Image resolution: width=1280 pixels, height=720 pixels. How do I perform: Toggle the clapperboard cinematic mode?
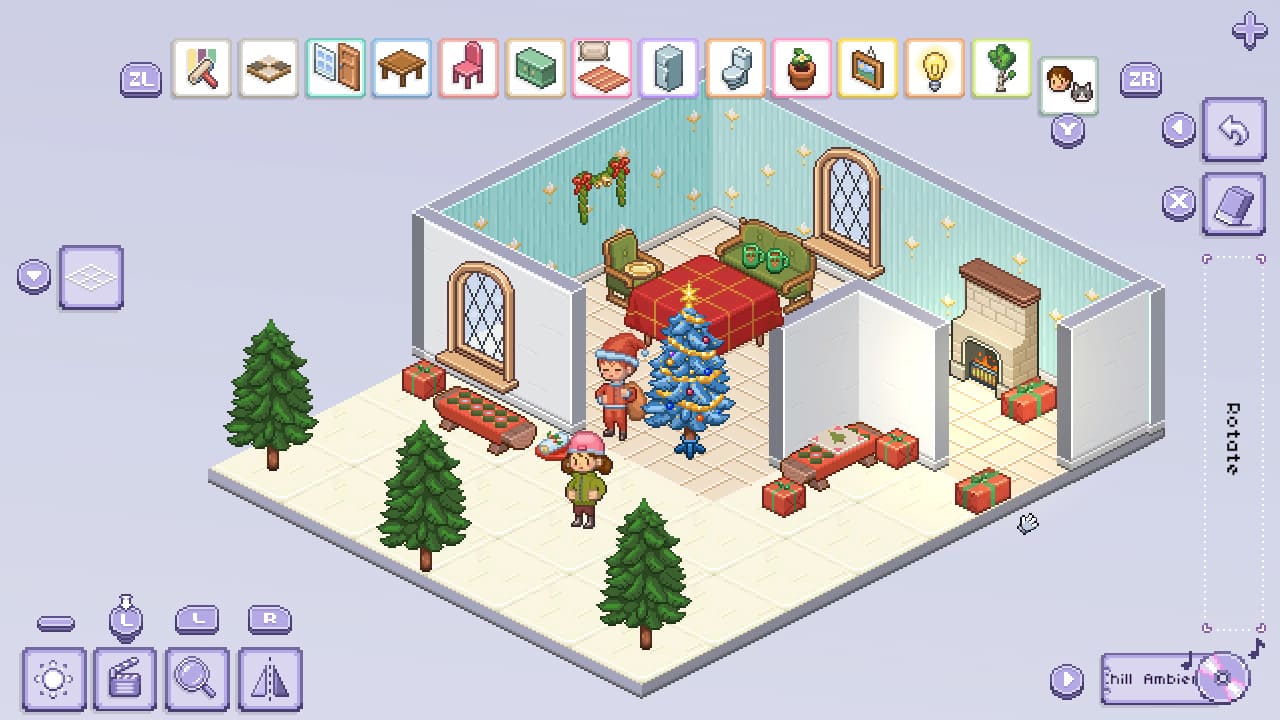click(126, 678)
